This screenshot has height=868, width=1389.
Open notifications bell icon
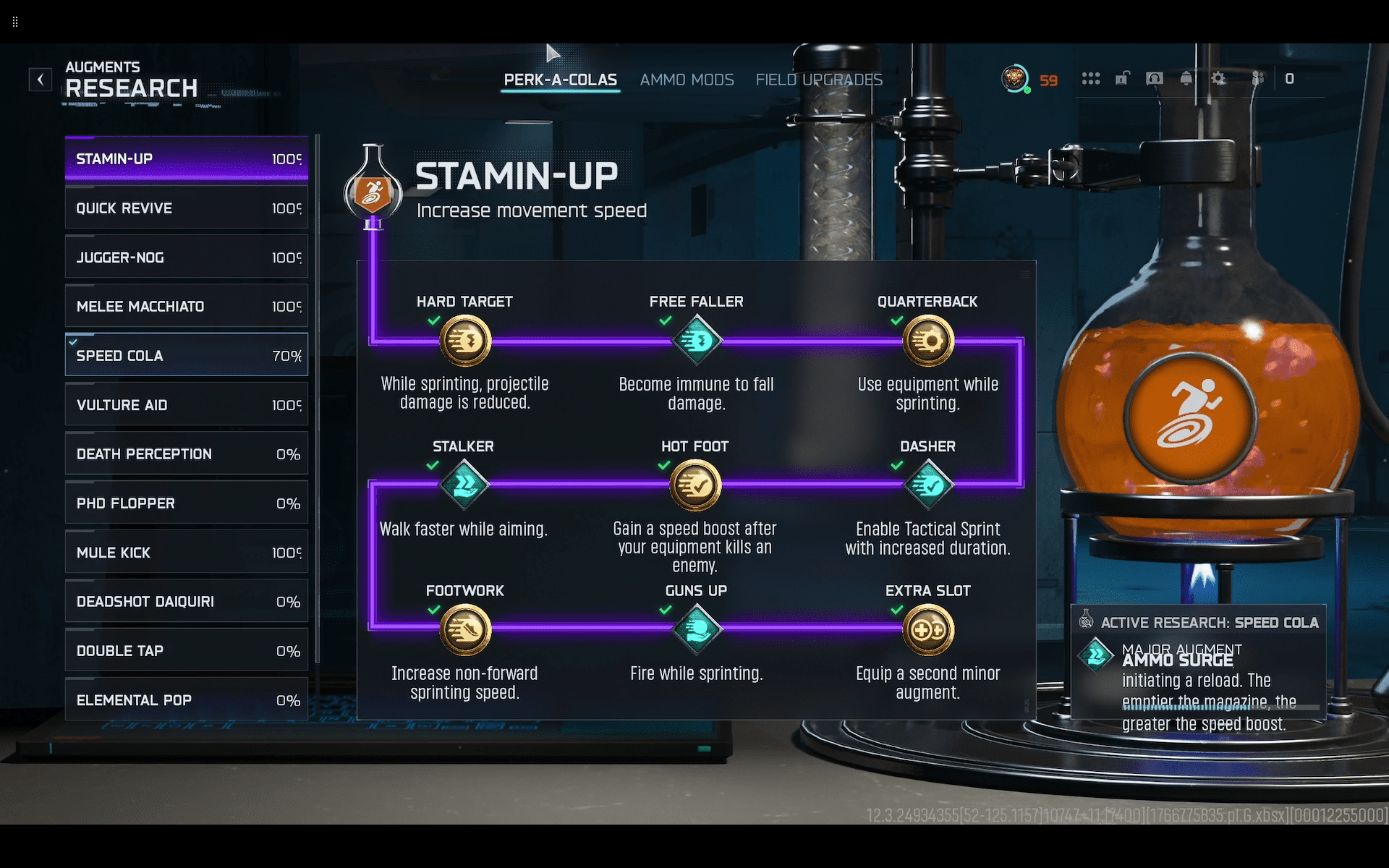click(1186, 79)
